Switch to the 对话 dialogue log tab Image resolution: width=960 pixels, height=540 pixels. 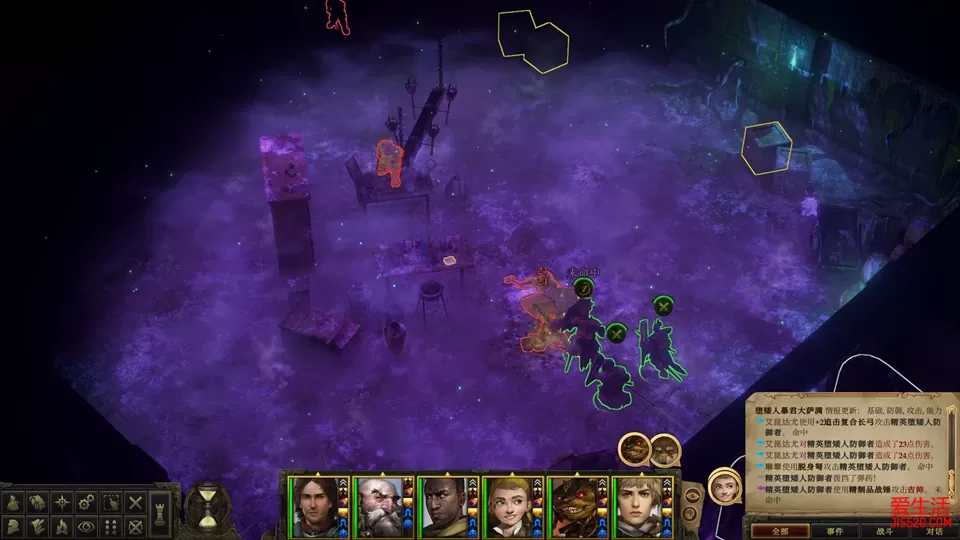pyautogui.click(x=933, y=531)
